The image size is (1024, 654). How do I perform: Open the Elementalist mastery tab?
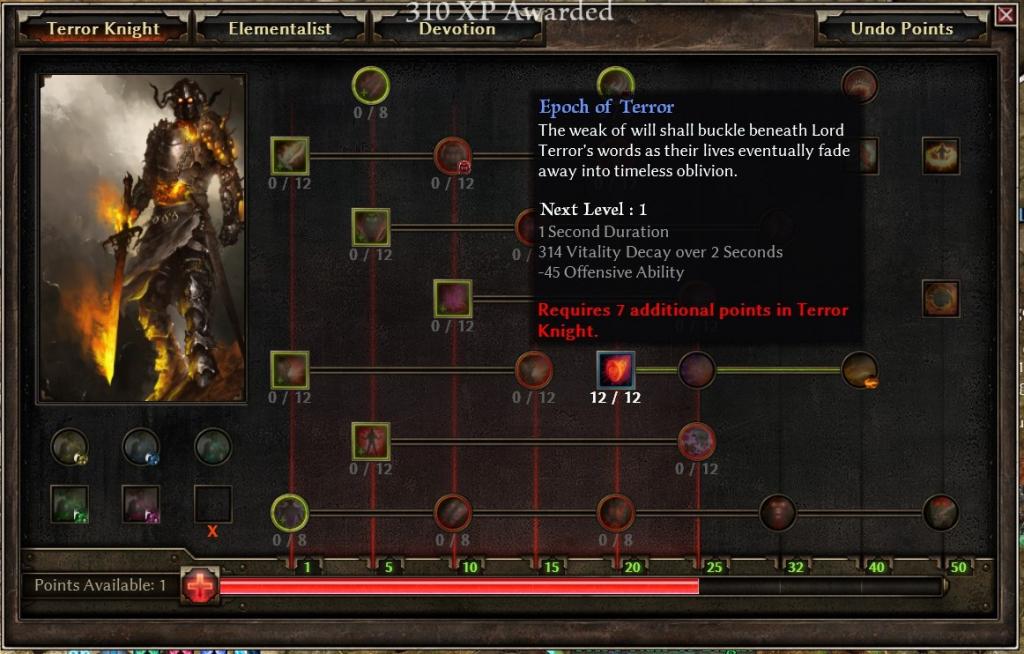pos(279,29)
